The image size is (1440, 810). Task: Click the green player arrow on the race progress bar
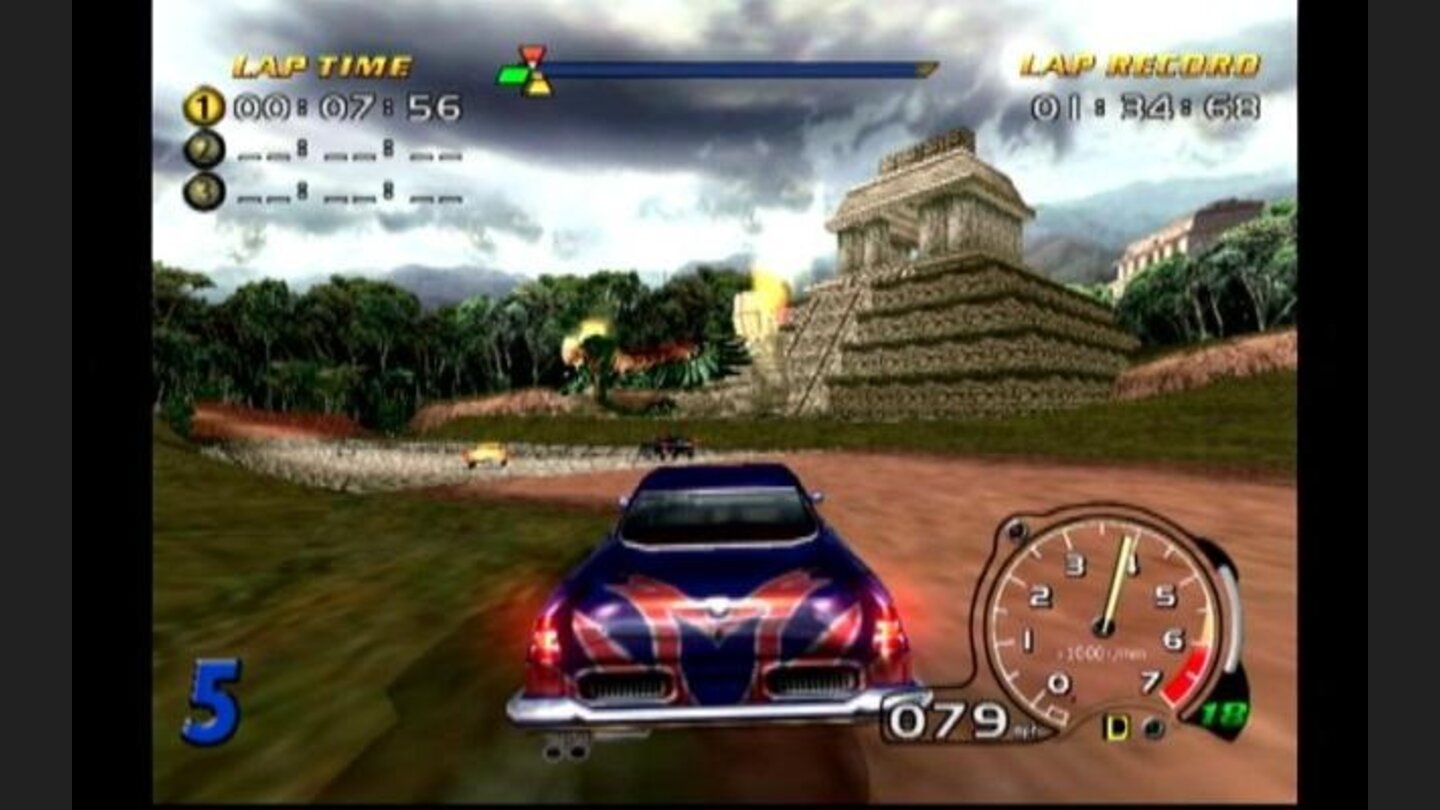pyautogui.click(x=511, y=73)
